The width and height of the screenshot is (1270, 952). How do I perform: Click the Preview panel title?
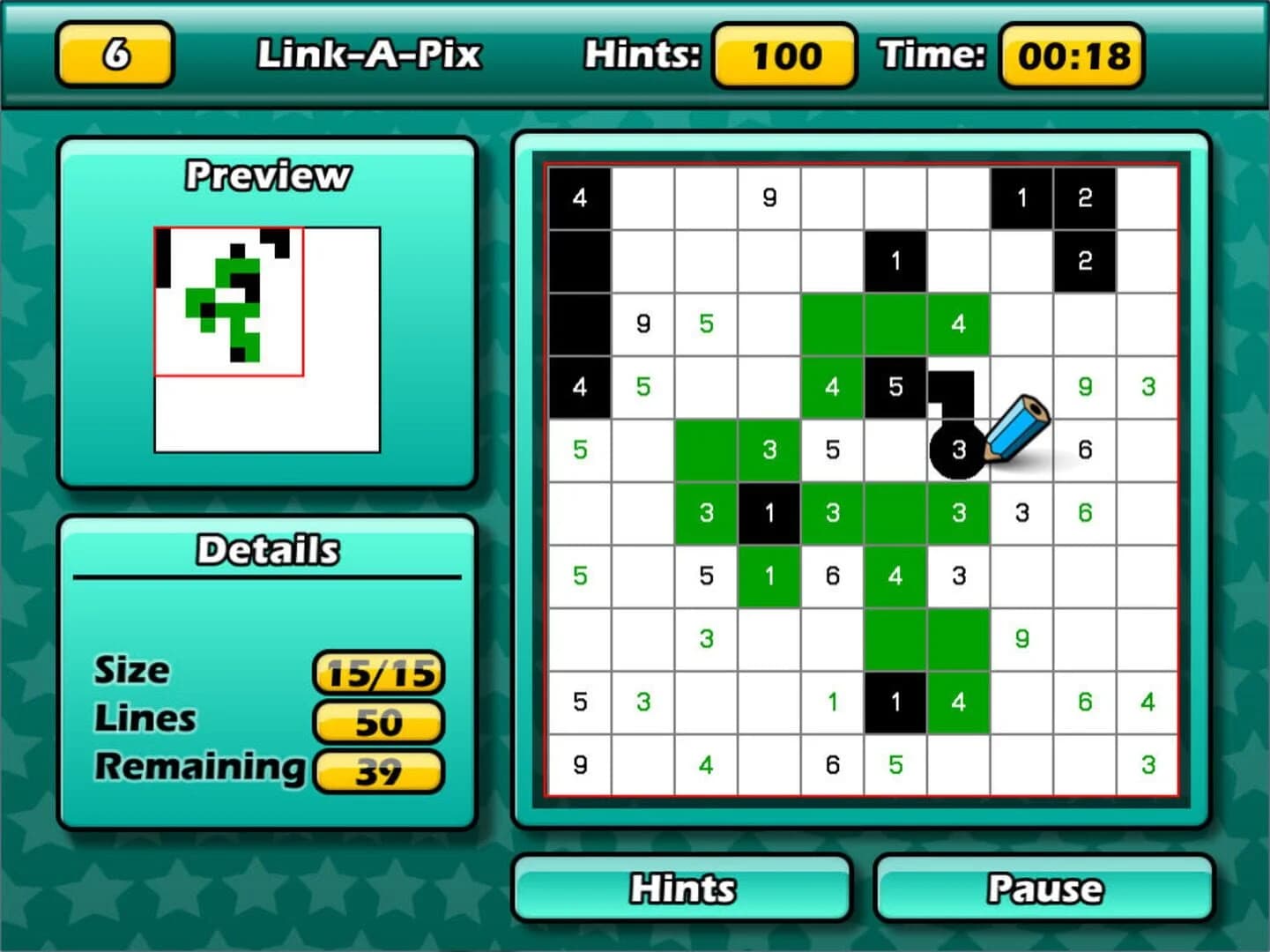tap(266, 175)
